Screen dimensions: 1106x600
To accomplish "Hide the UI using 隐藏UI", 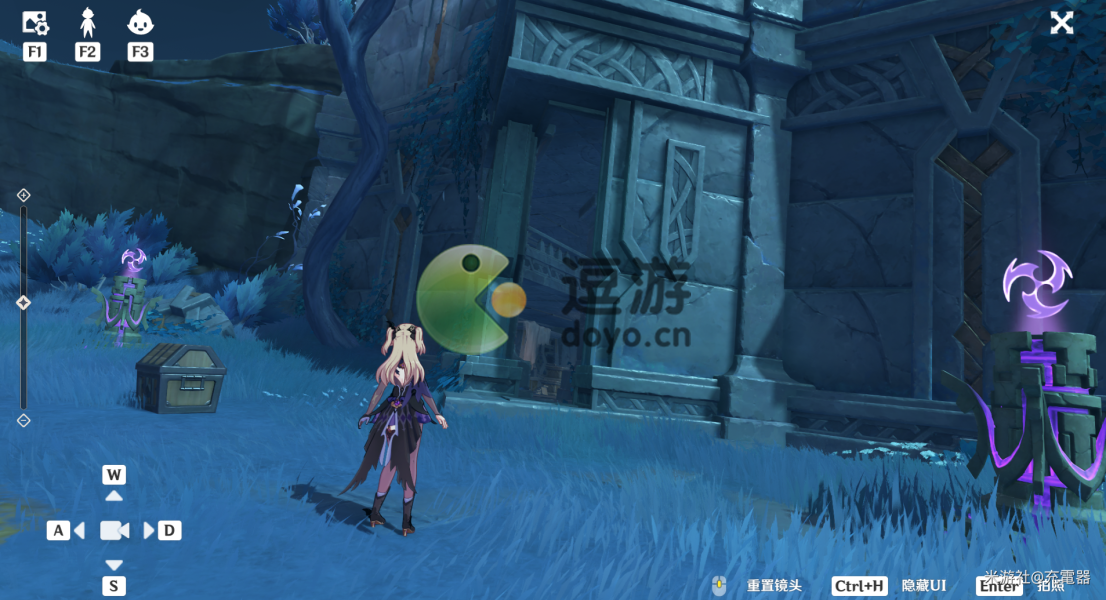I will pyautogui.click(x=922, y=586).
